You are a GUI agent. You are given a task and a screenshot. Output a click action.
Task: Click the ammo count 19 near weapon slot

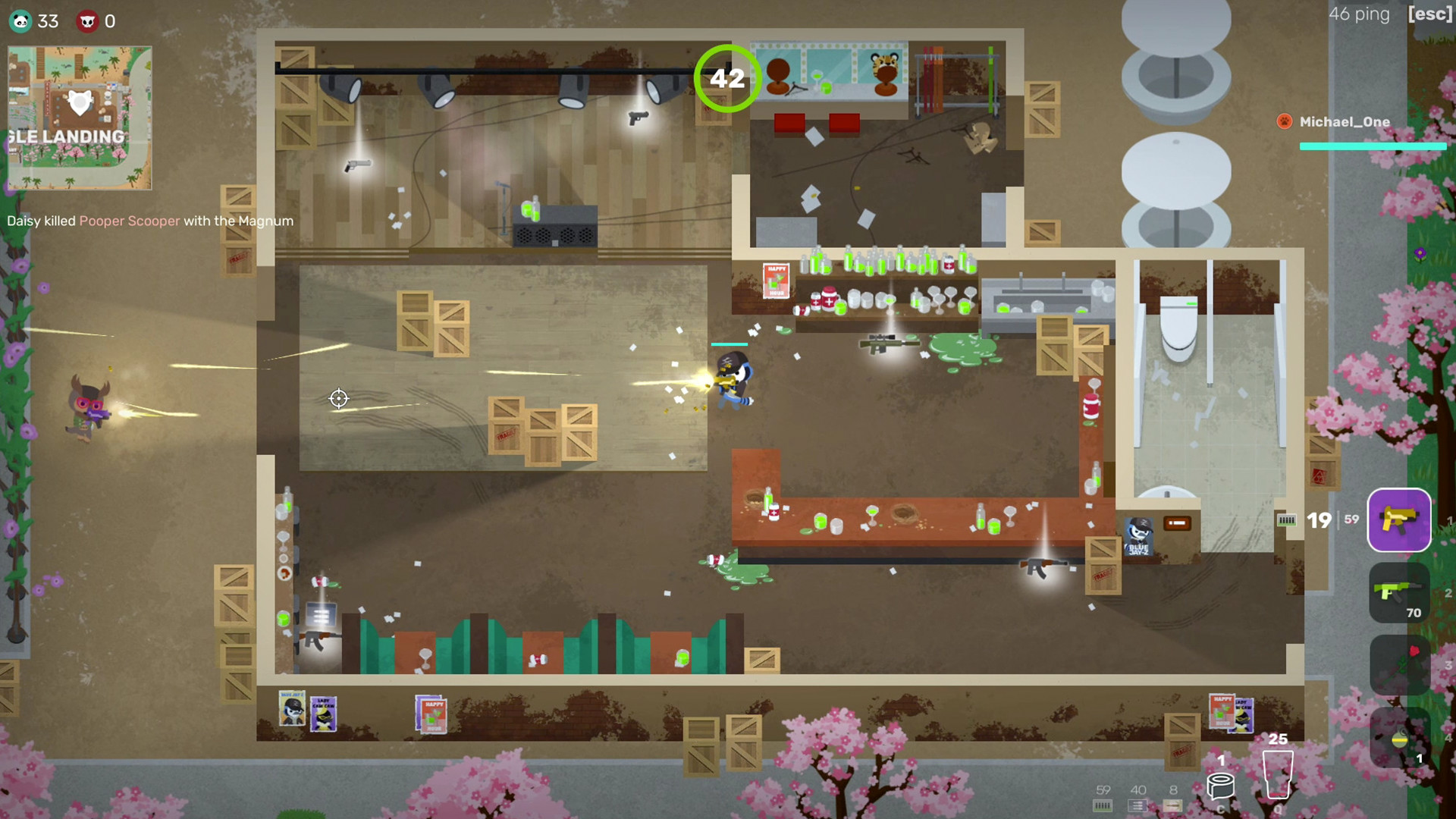pyautogui.click(x=1319, y=520)
